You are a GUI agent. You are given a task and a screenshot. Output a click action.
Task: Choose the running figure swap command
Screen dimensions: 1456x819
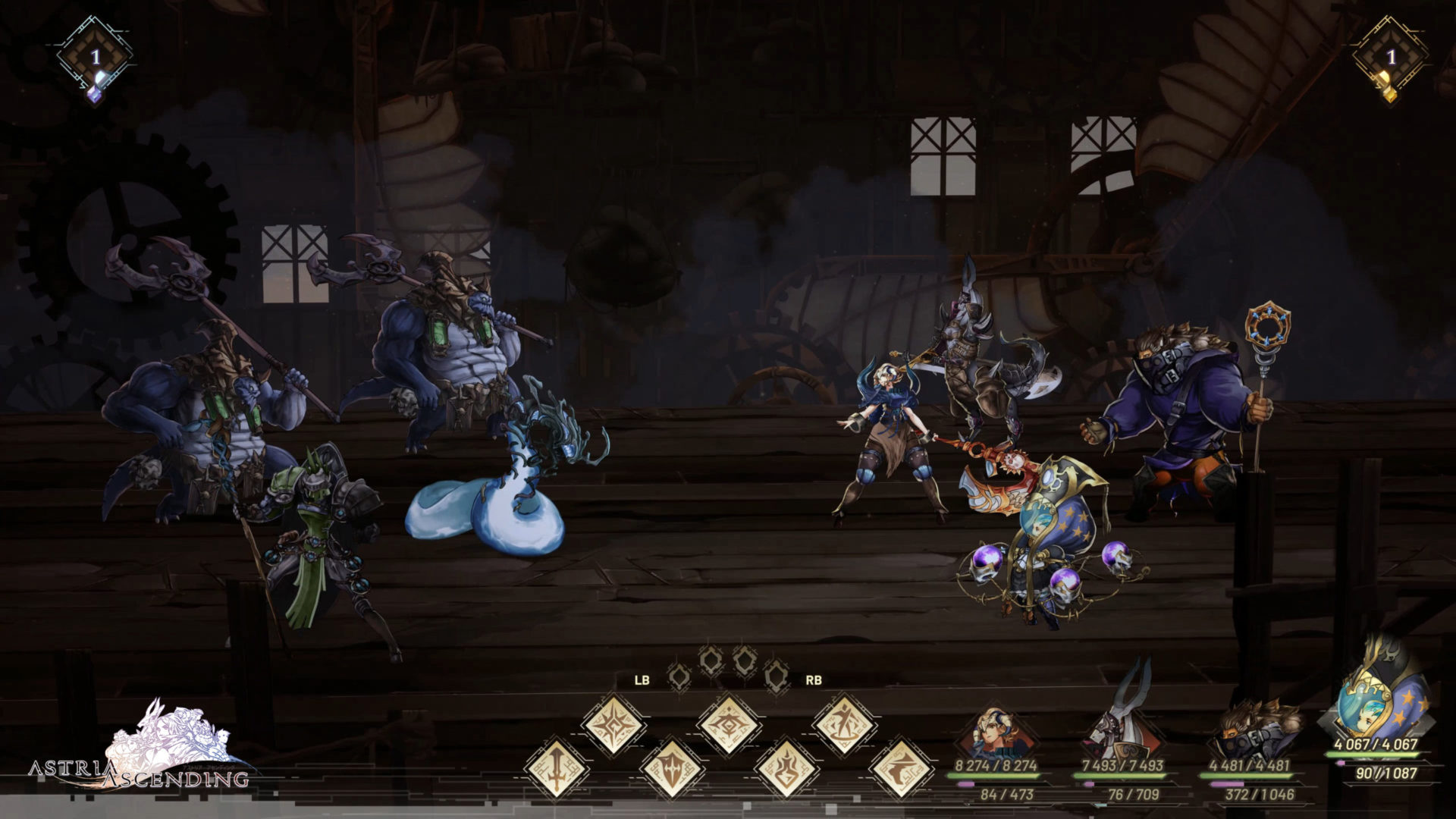[844, 724]
